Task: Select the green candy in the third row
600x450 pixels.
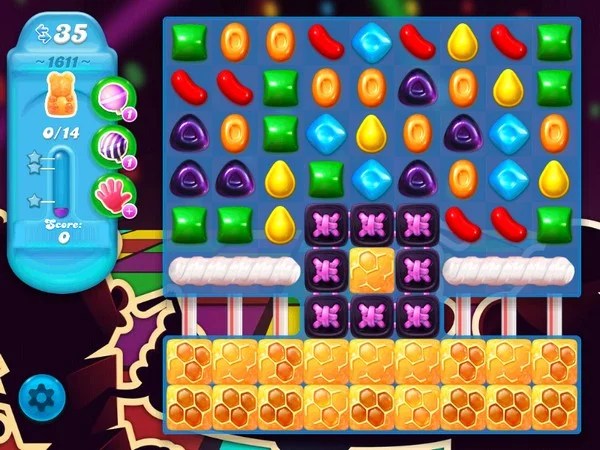Action: click(279, 133)
